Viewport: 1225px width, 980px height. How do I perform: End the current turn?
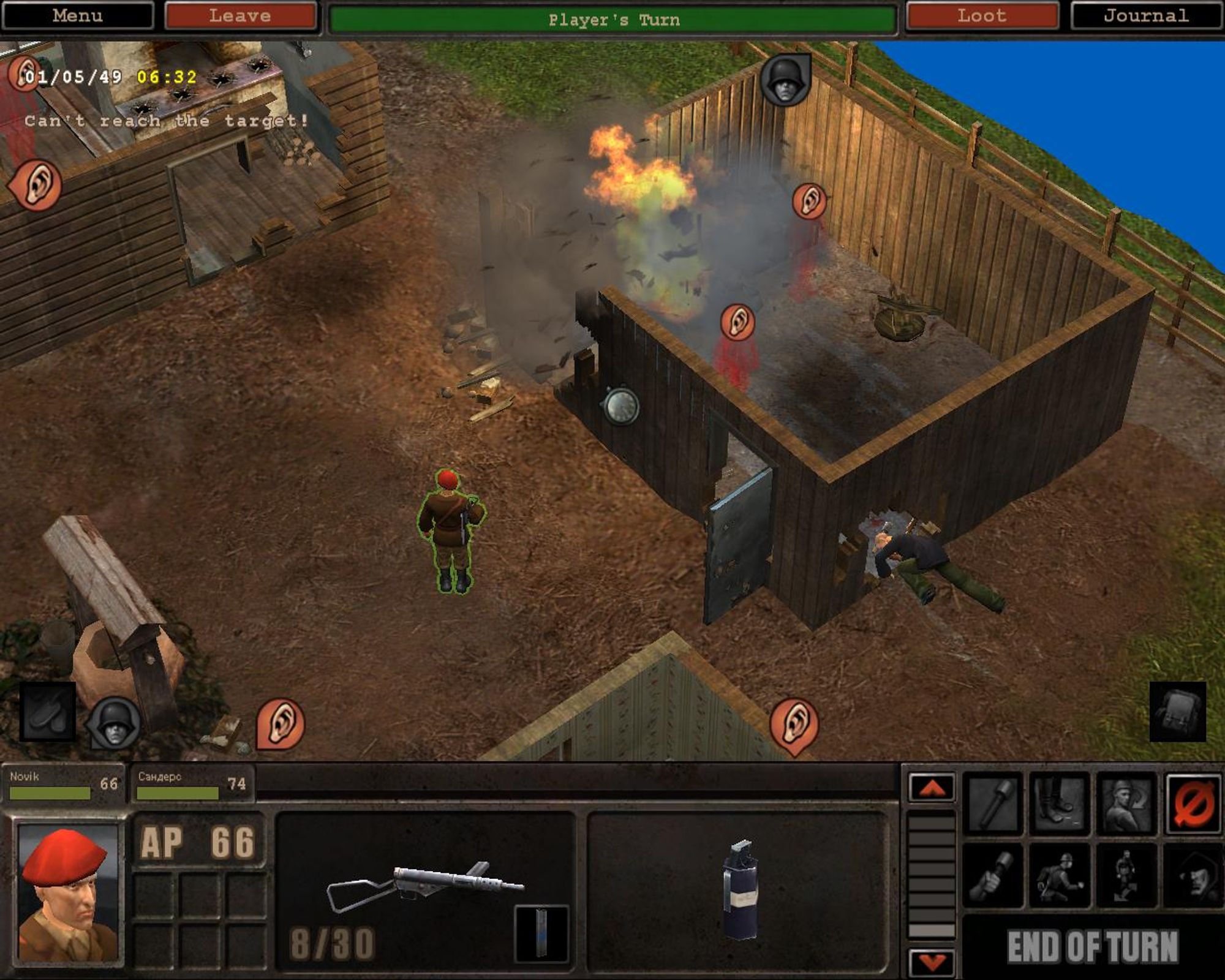(x=1093, y=947)
